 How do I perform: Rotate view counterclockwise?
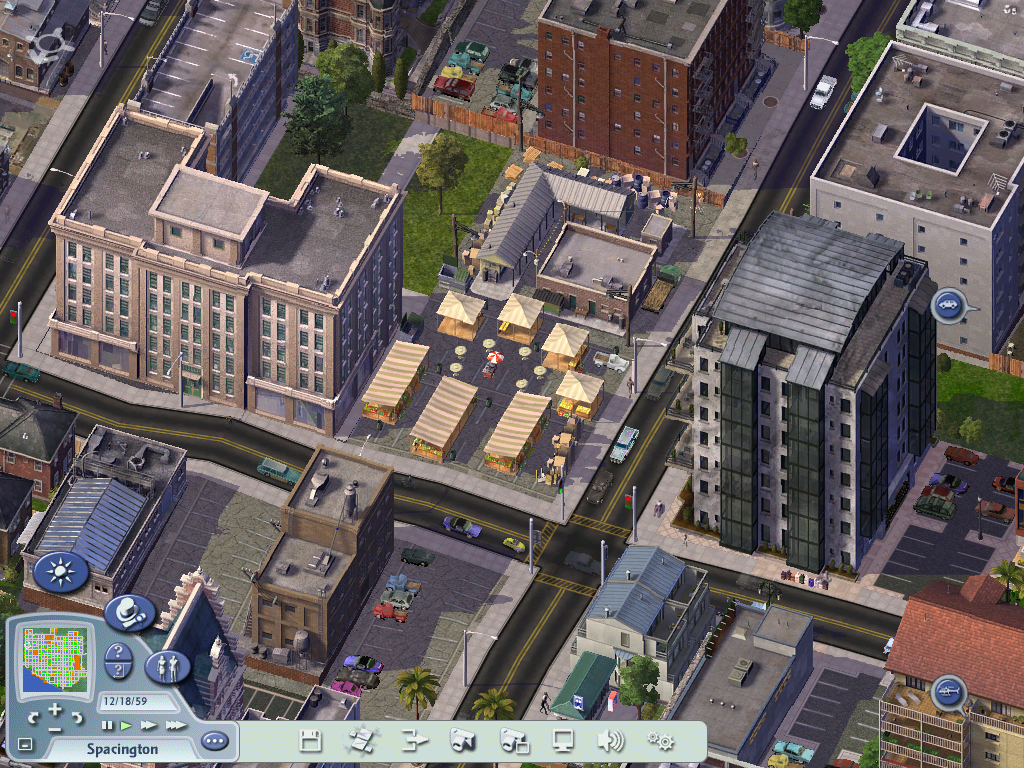(x=33, y=717)
